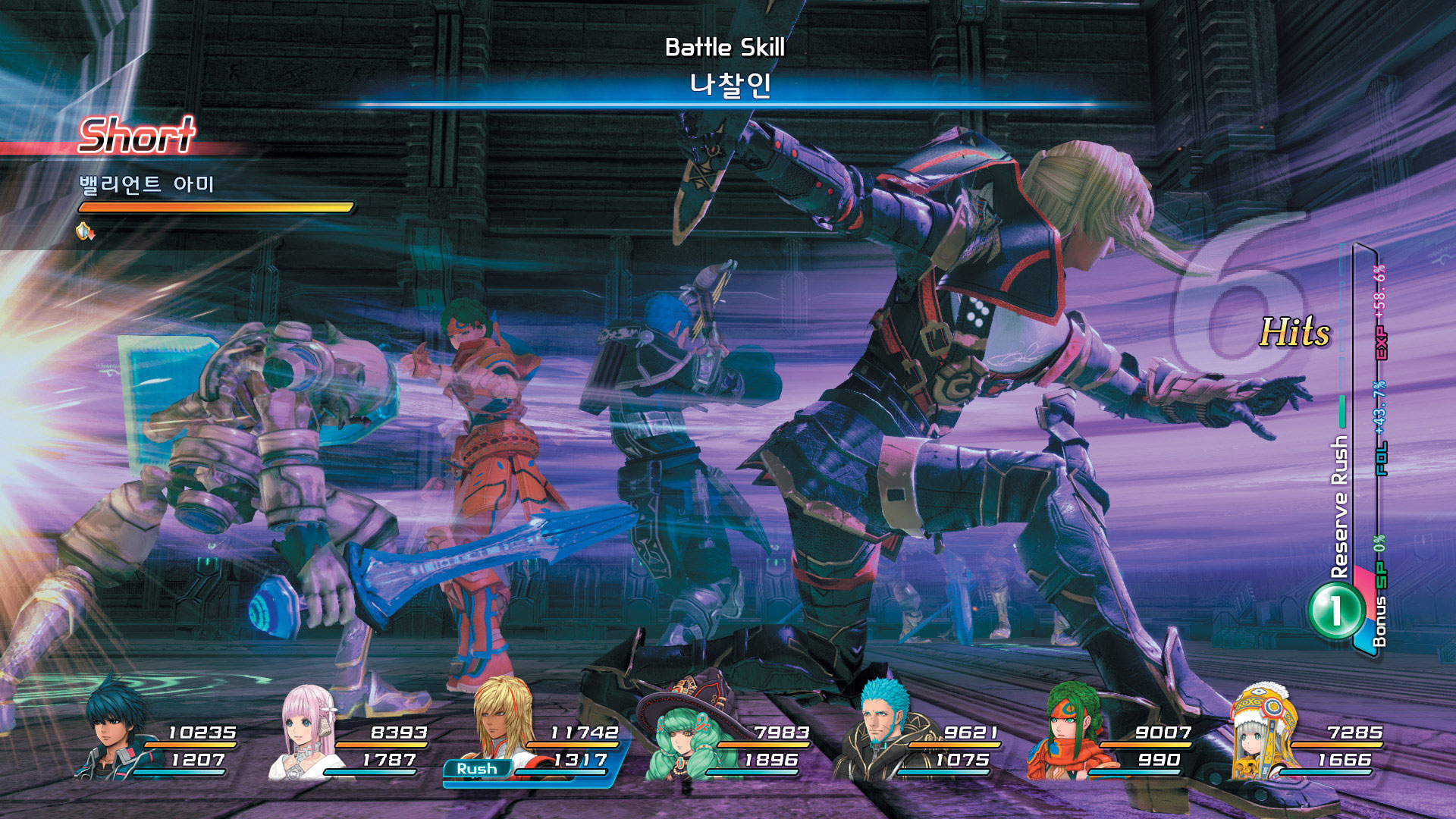Activate the Rush label on the party bar
The height and width of the screenshot is (819, 1456).
[477, 769]
